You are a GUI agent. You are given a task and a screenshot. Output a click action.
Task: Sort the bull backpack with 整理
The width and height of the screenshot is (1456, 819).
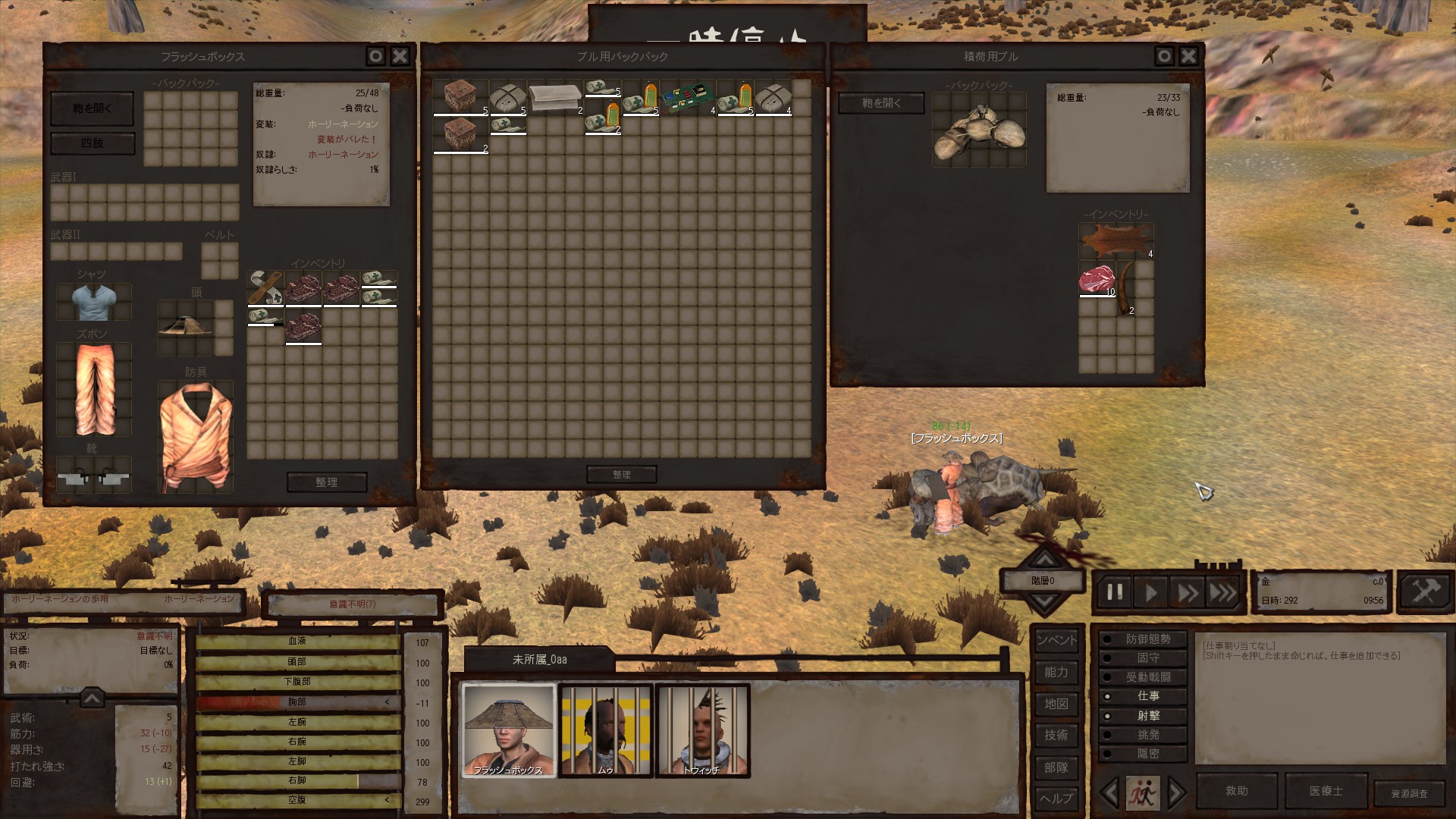622,475
